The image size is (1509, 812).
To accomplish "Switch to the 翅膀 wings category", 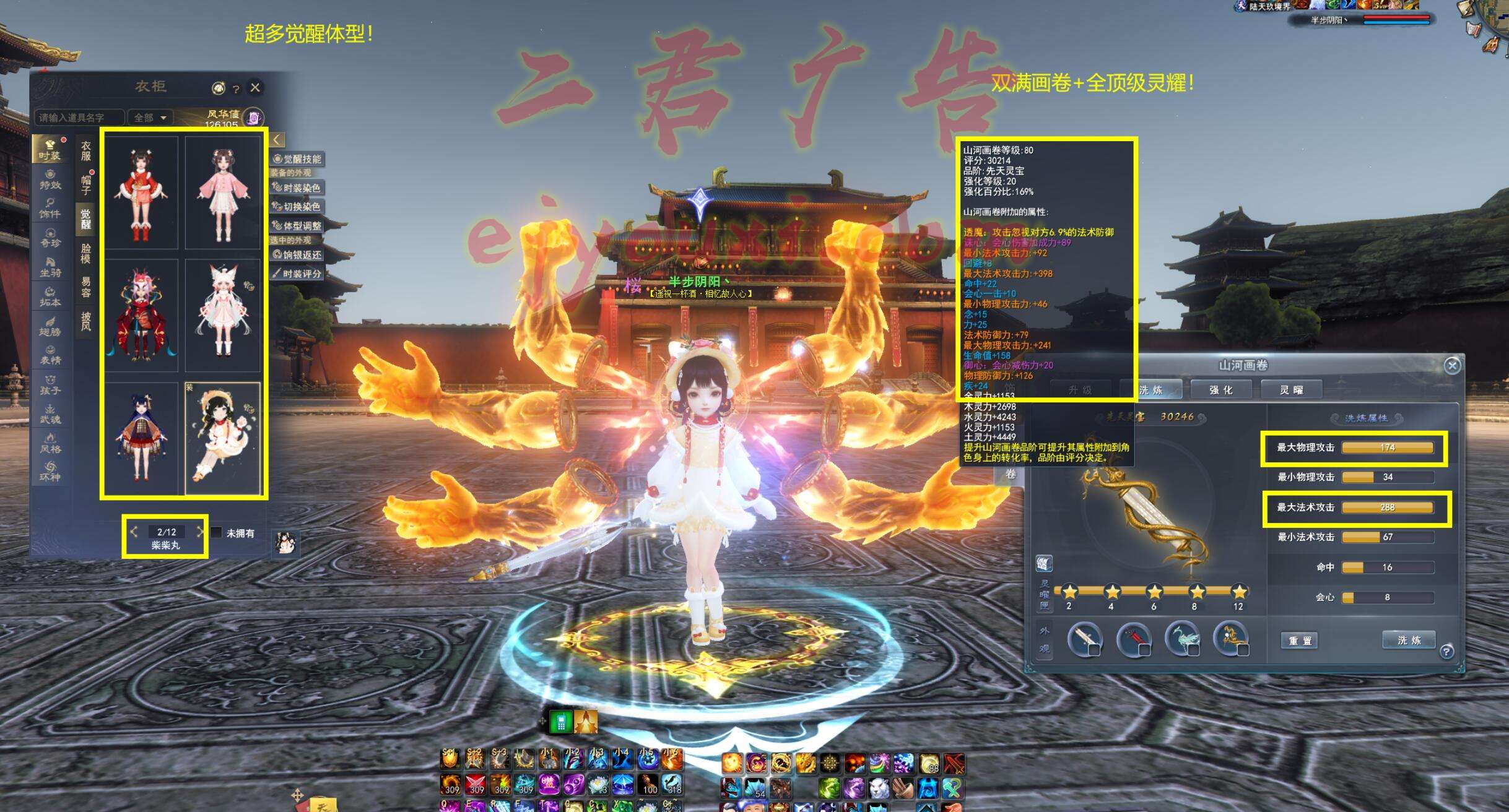I will (50, 326).
